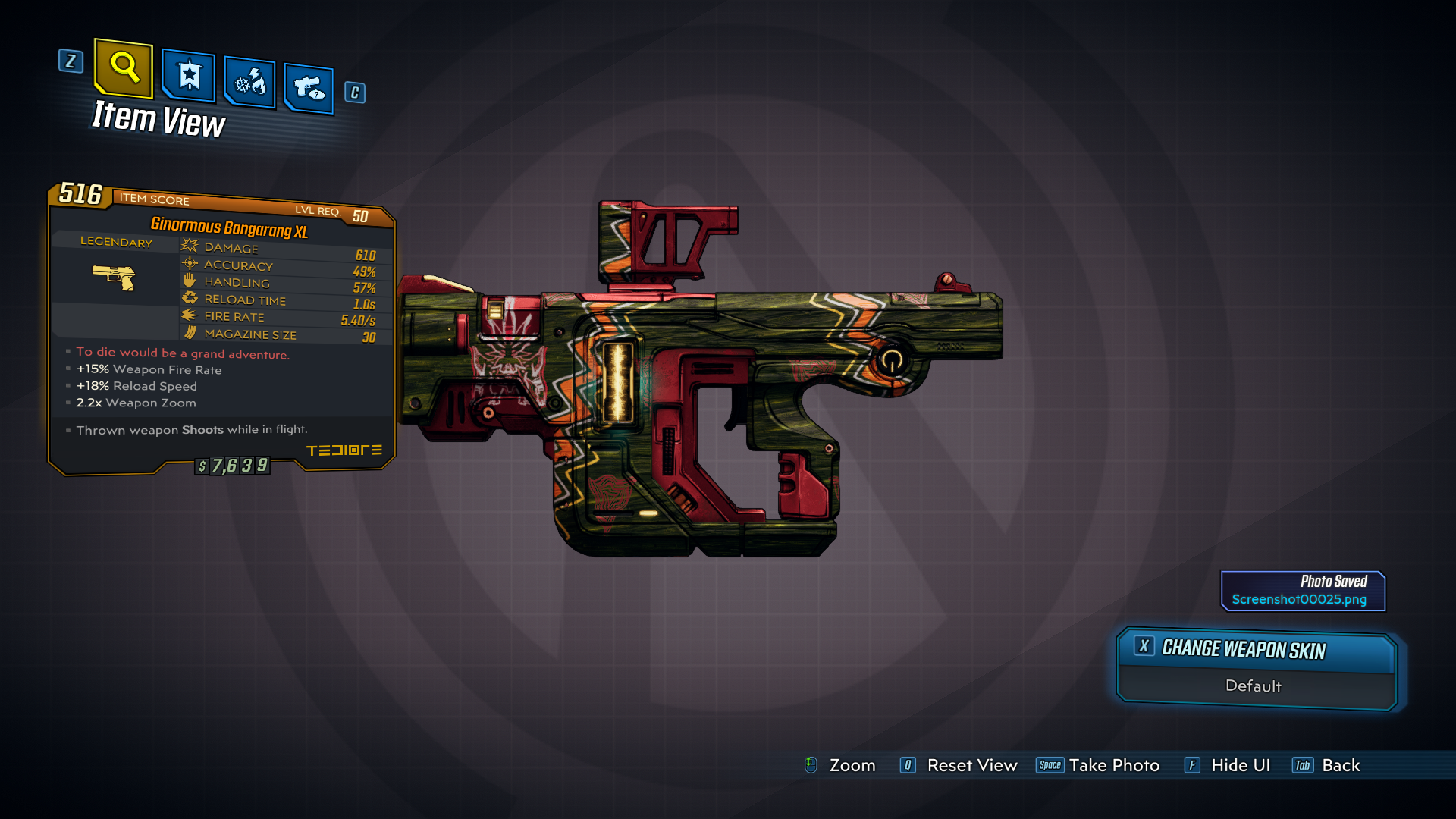Select the Default weapon skin option

click(x=1254, y=686)
